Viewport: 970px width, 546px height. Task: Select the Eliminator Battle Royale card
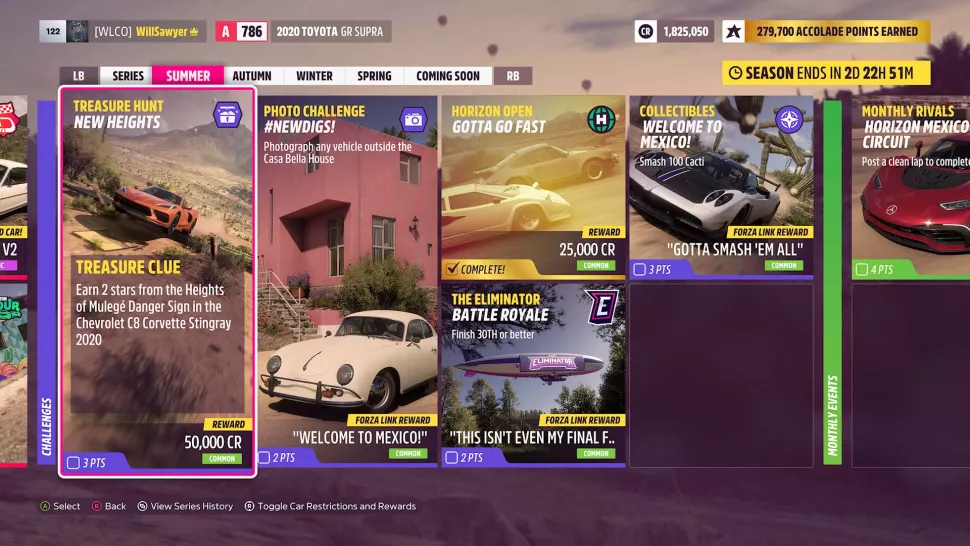(x=533, y=375)
